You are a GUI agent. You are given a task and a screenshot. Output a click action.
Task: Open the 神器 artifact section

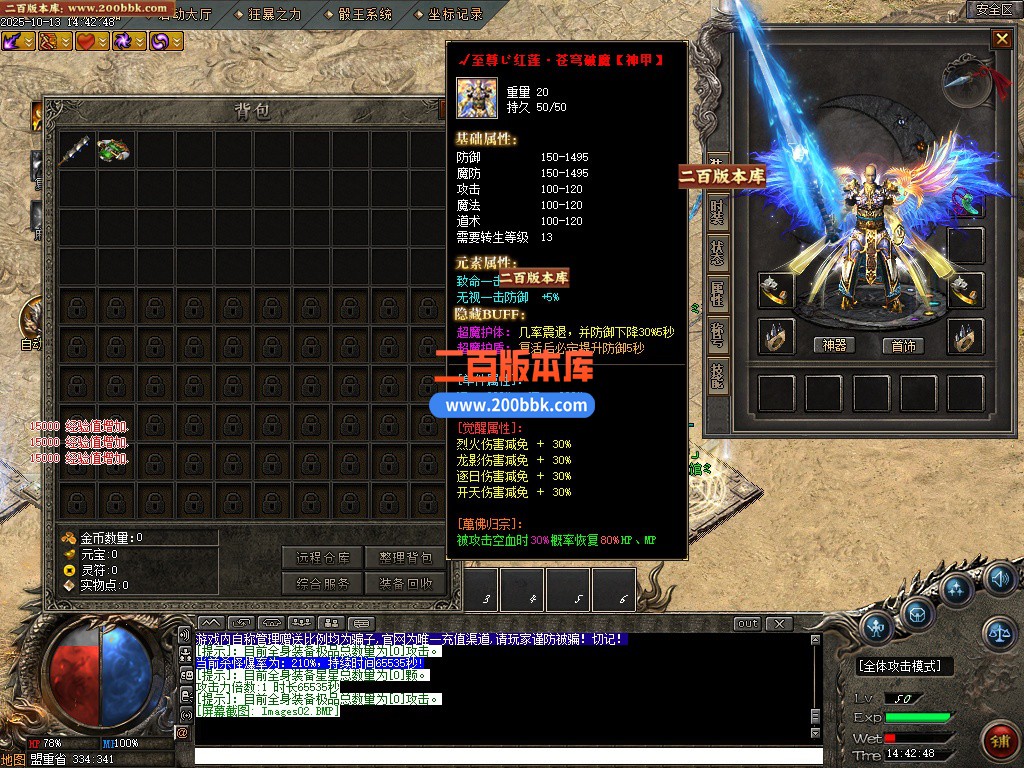click(835, 345)
